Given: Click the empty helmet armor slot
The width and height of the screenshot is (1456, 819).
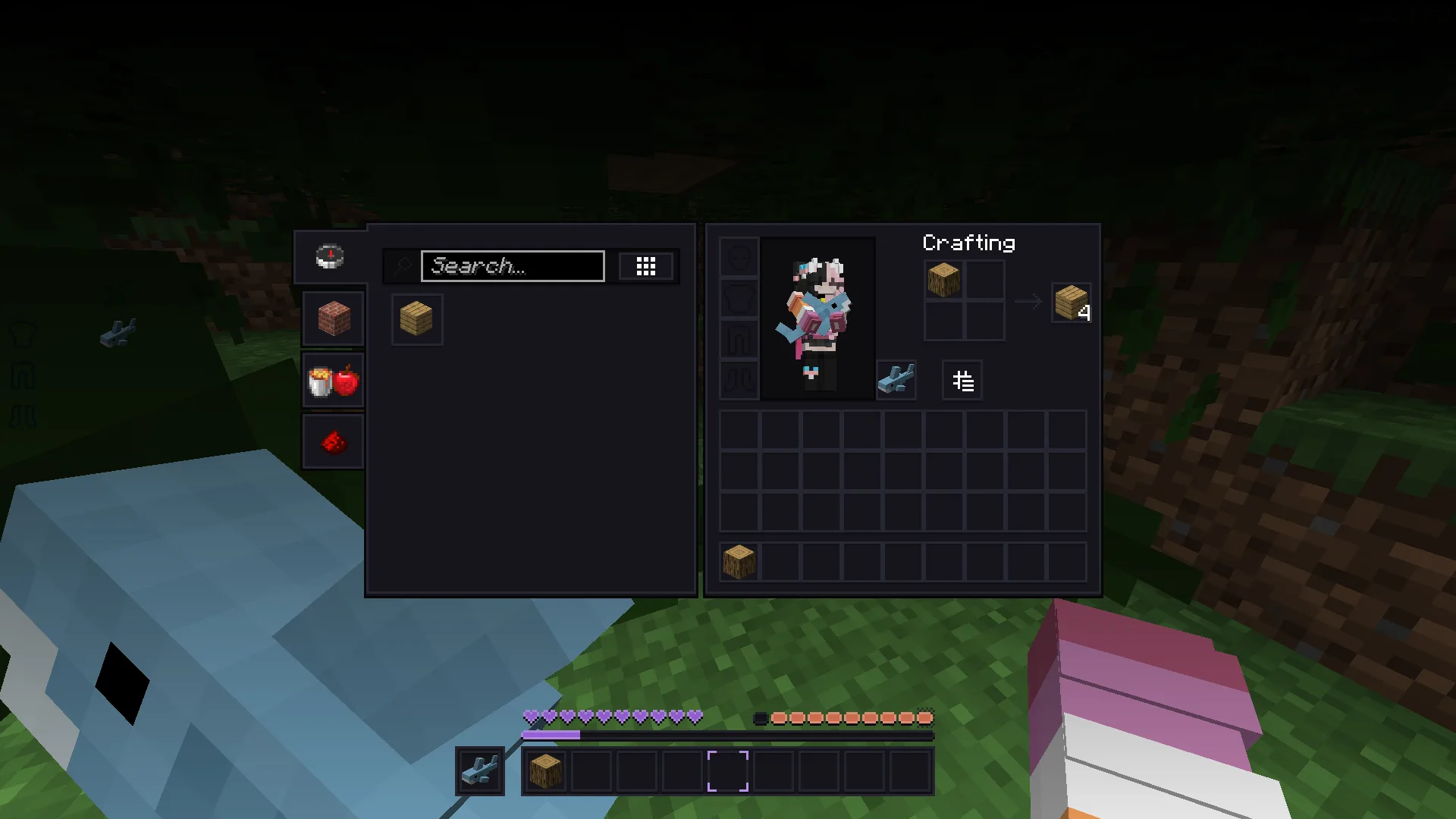Looking at the screenshot, I should pos(739,257).
